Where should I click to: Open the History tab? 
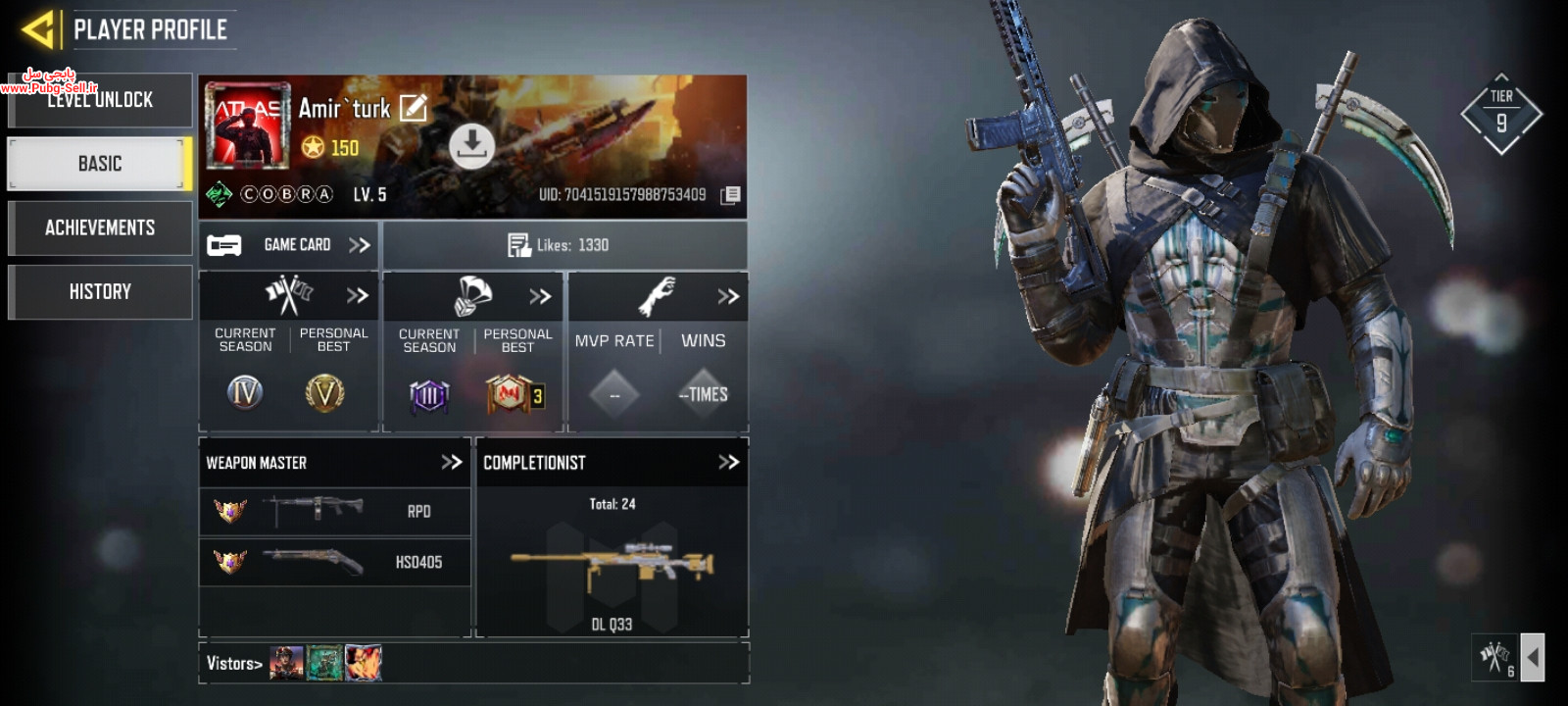click(100, 291)
